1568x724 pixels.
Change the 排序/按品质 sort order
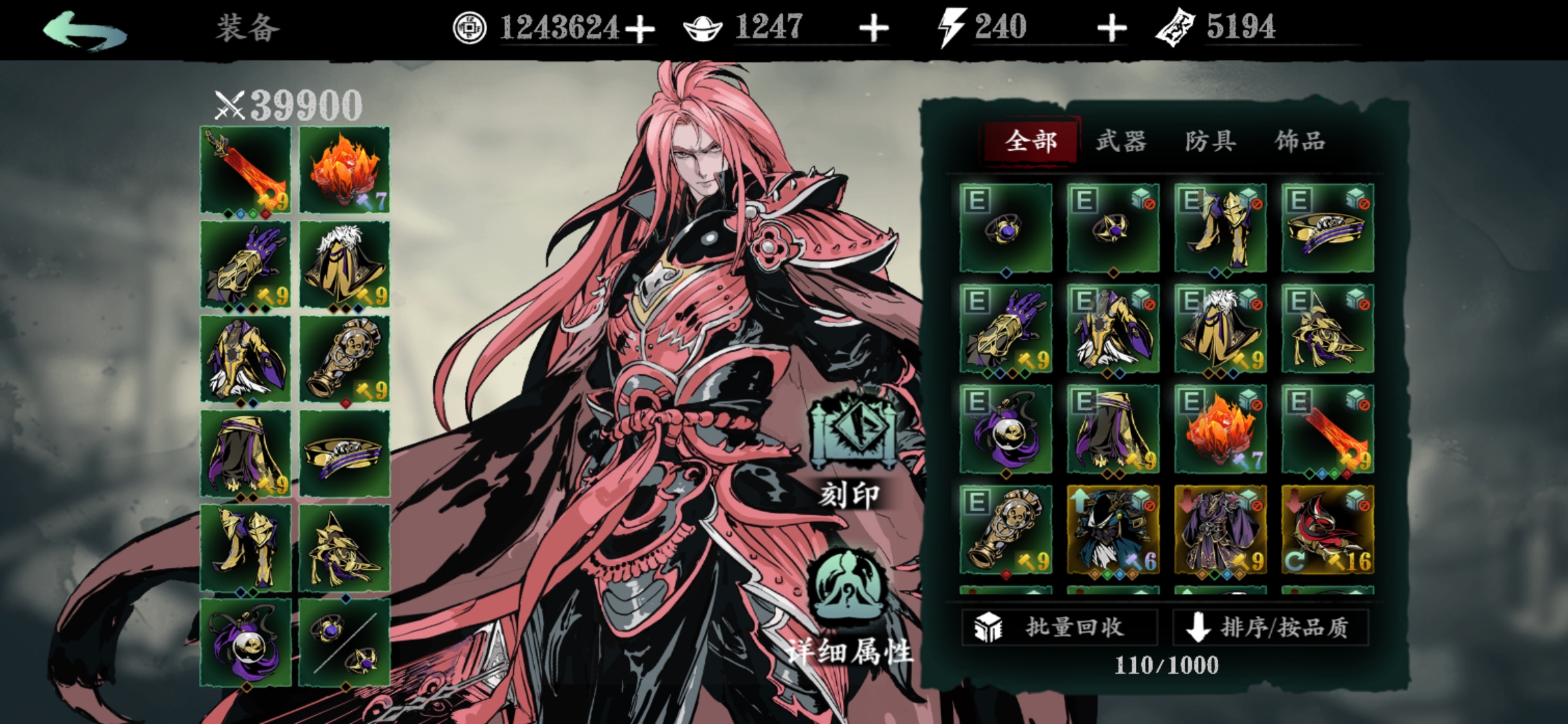[1270, 627]
